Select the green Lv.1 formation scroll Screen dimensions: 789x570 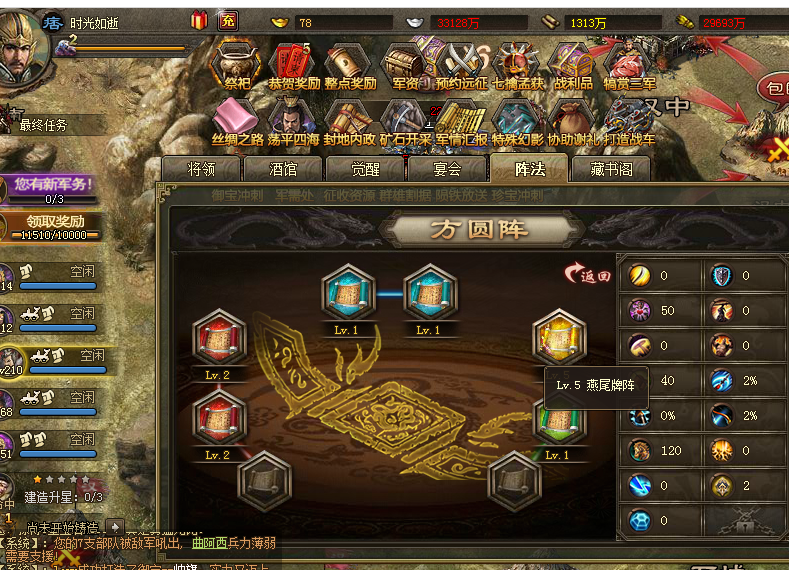click(x=557, y=420)
